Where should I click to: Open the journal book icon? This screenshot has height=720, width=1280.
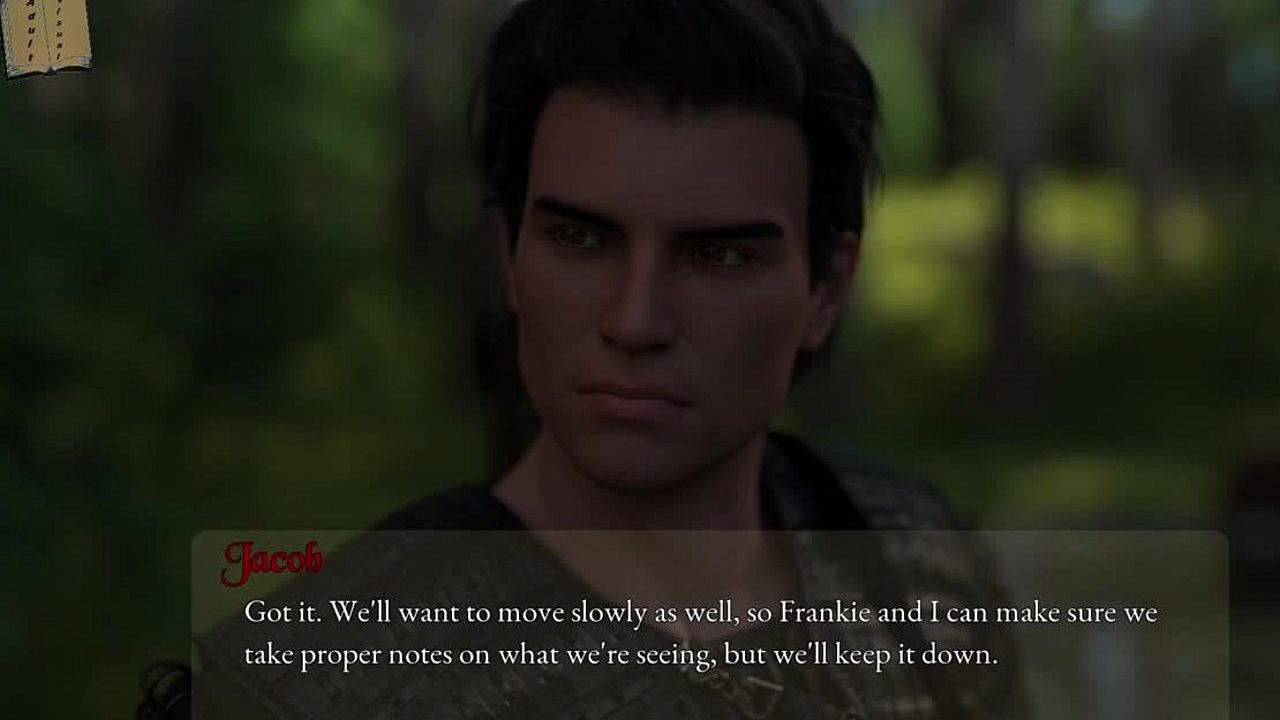coord(46,36)
